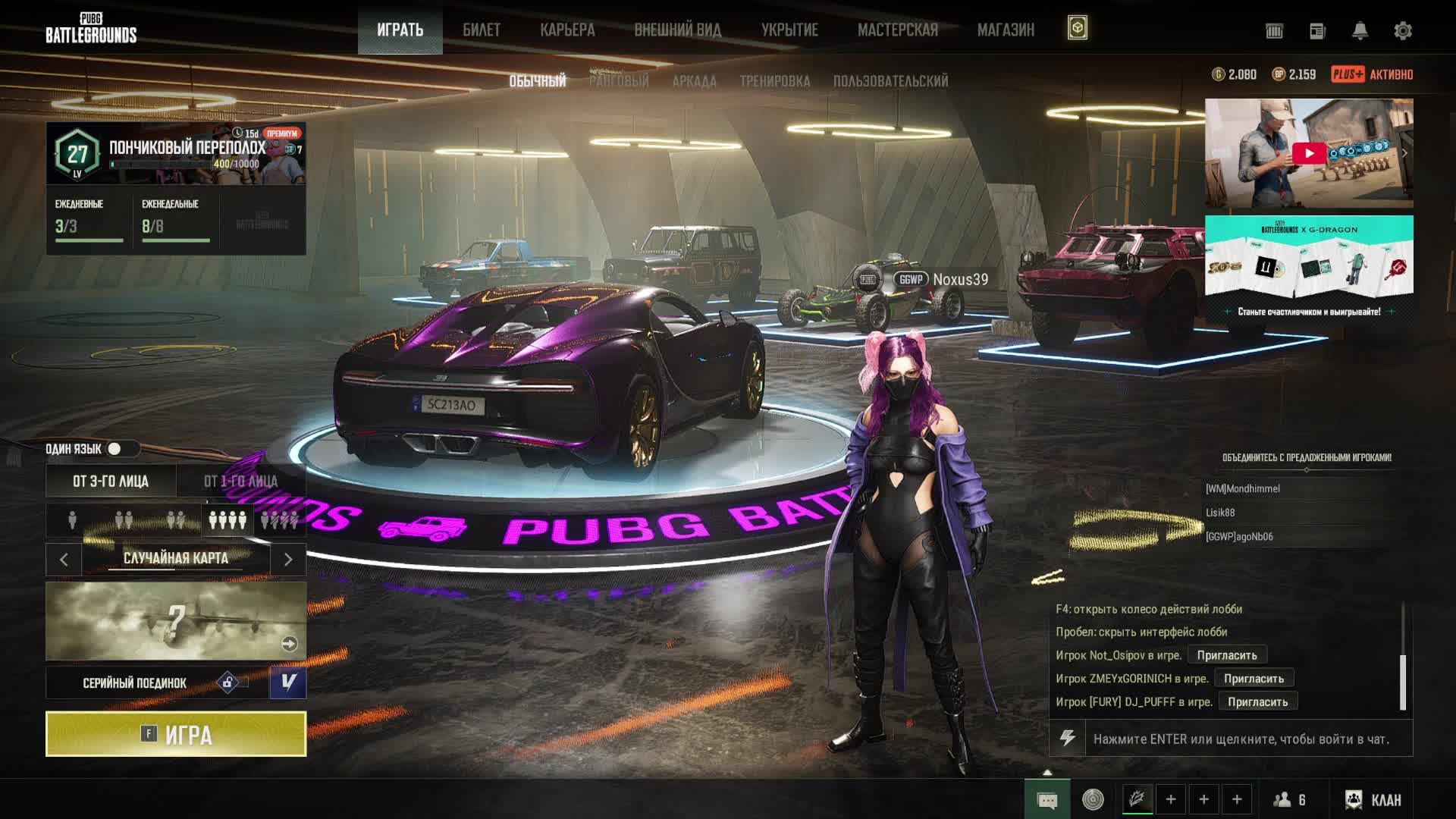The width and height of the screenshot is (1456, 819).
Task: Select the АРКАДА game mode
Action: pos(694,81)
